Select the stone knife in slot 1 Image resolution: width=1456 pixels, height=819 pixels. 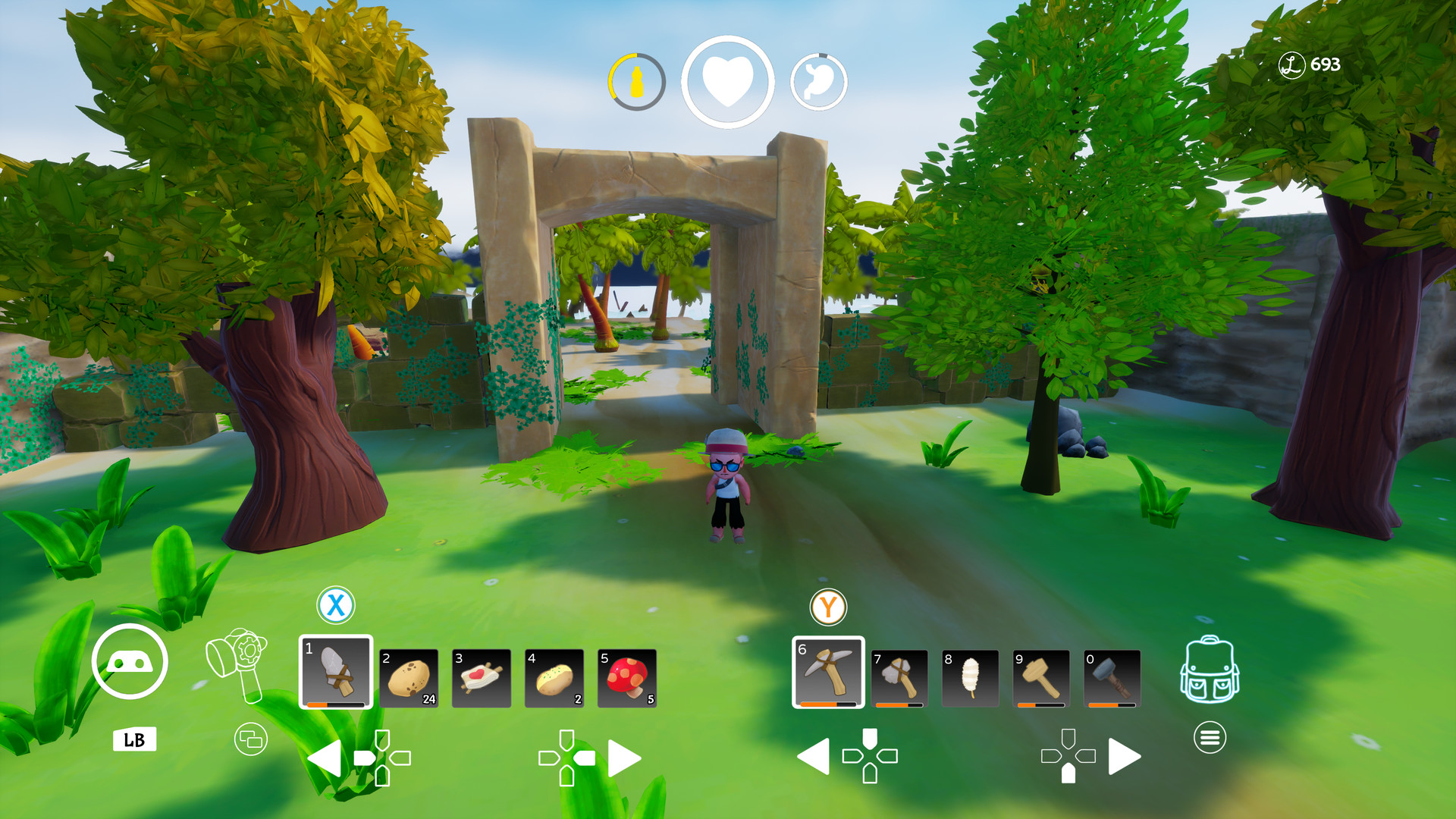[x=336, y=672]
